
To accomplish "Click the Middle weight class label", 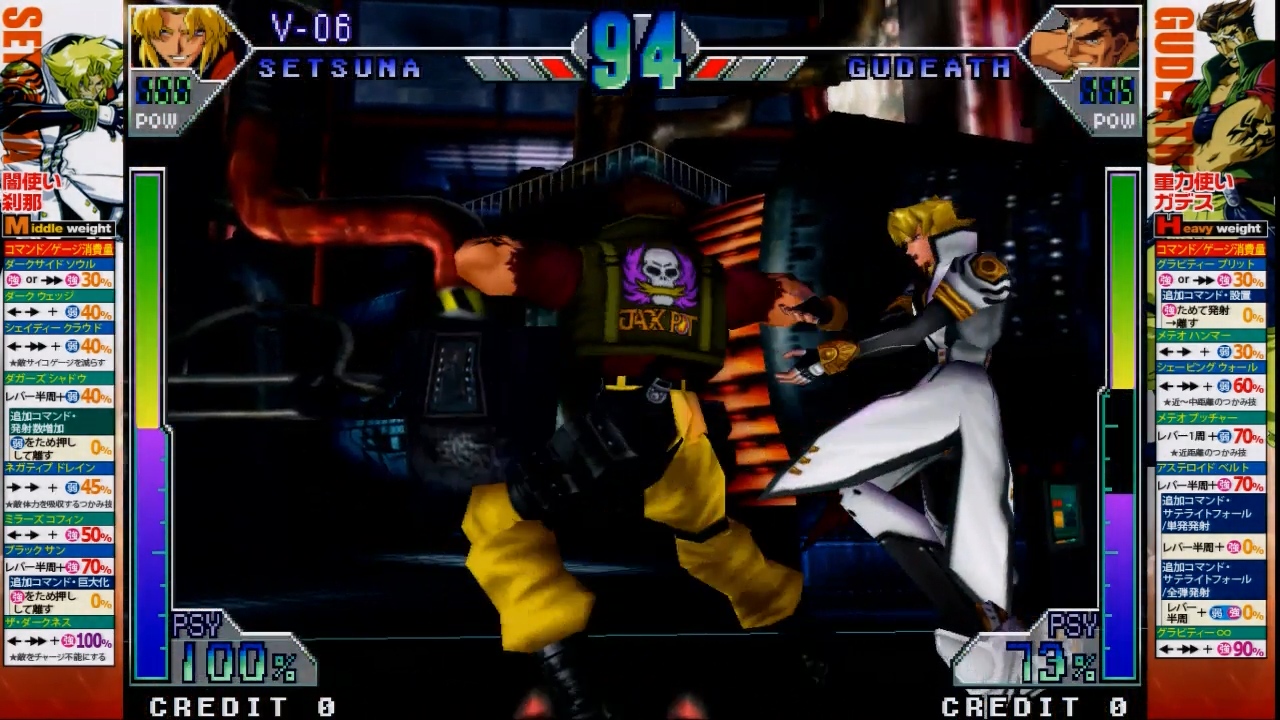I will pyautogui.click(x=60, y=228).
